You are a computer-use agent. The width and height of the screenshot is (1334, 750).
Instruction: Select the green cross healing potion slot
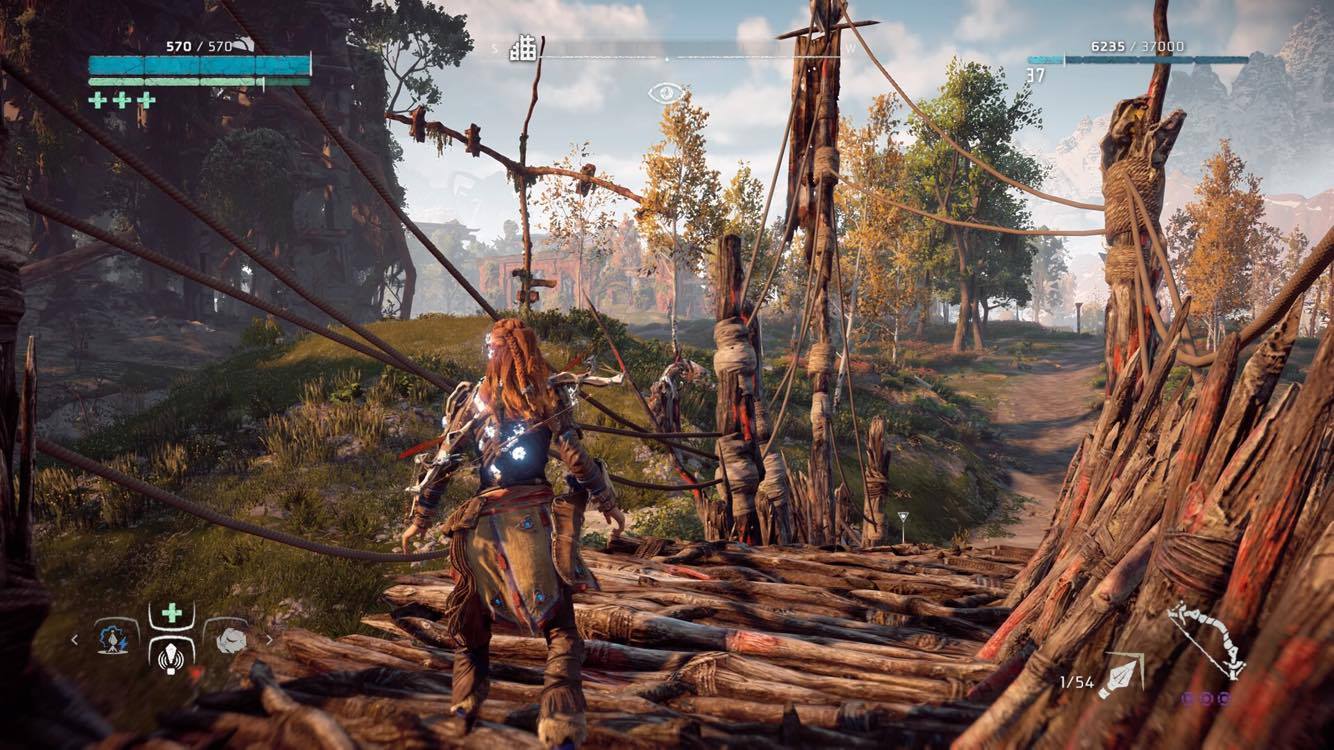pyautogui.click(x=171, y=613)
